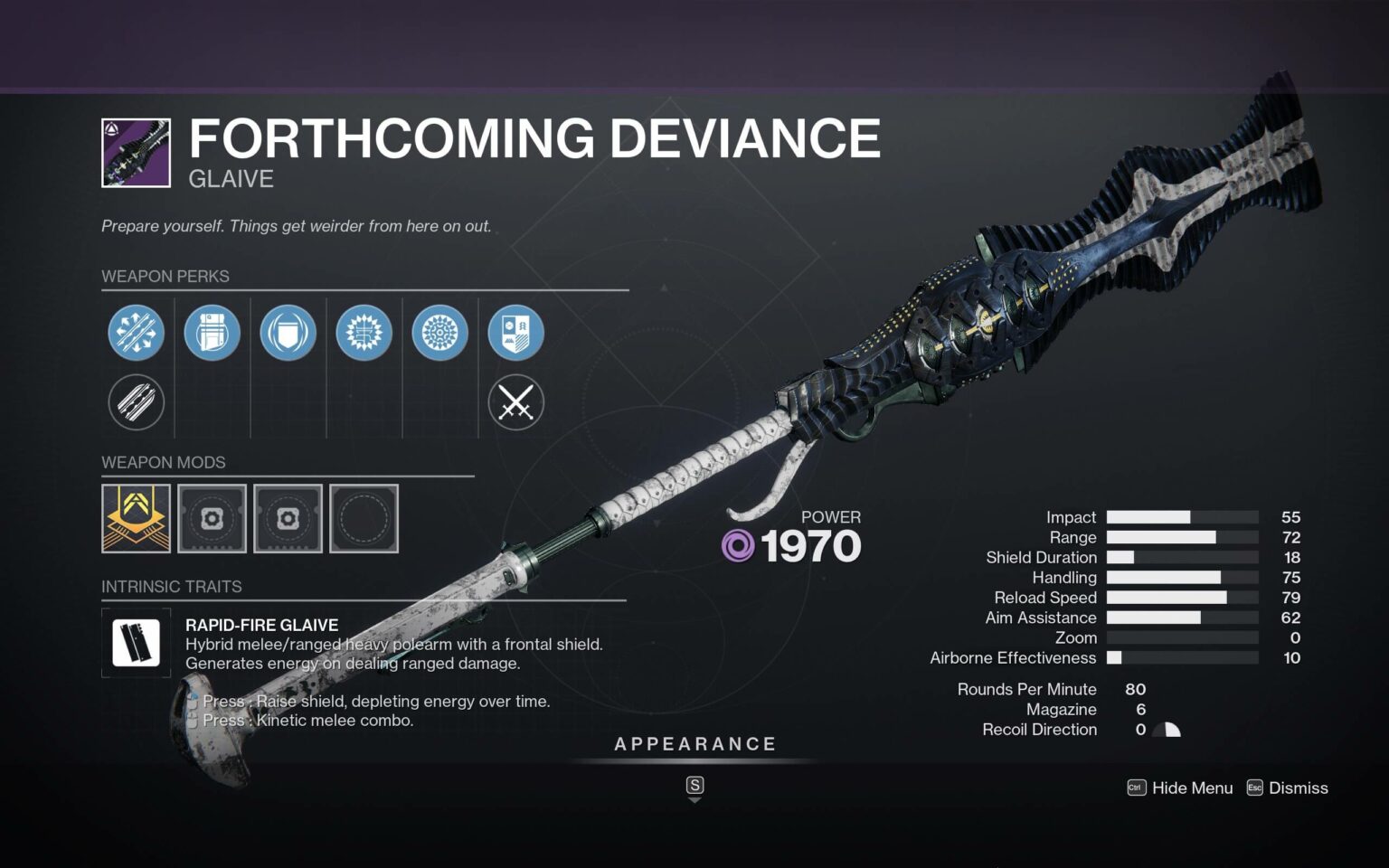The image size is (1389, 868).
Task: Inspect the Rapid-Fire Glaive intrinsic trait icon
Action: click(x=136, y=643)
